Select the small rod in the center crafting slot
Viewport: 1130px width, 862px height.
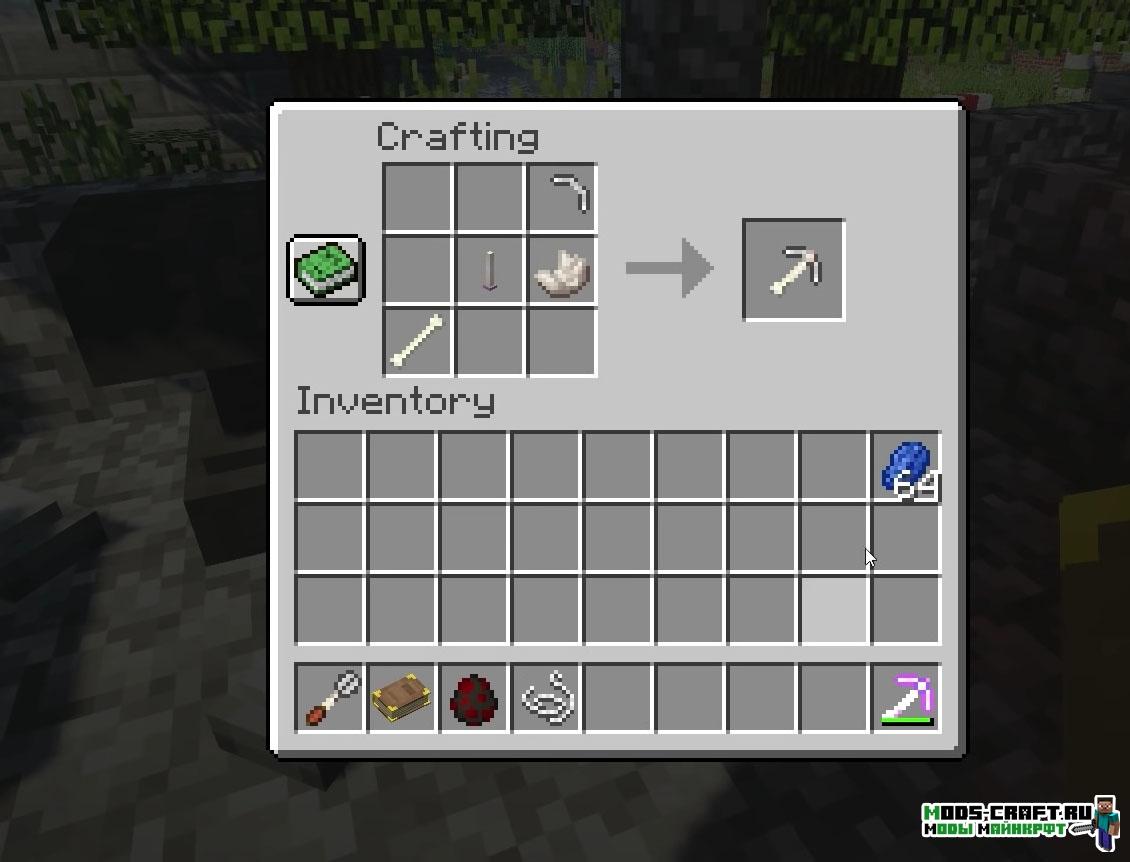coord(490,270)
